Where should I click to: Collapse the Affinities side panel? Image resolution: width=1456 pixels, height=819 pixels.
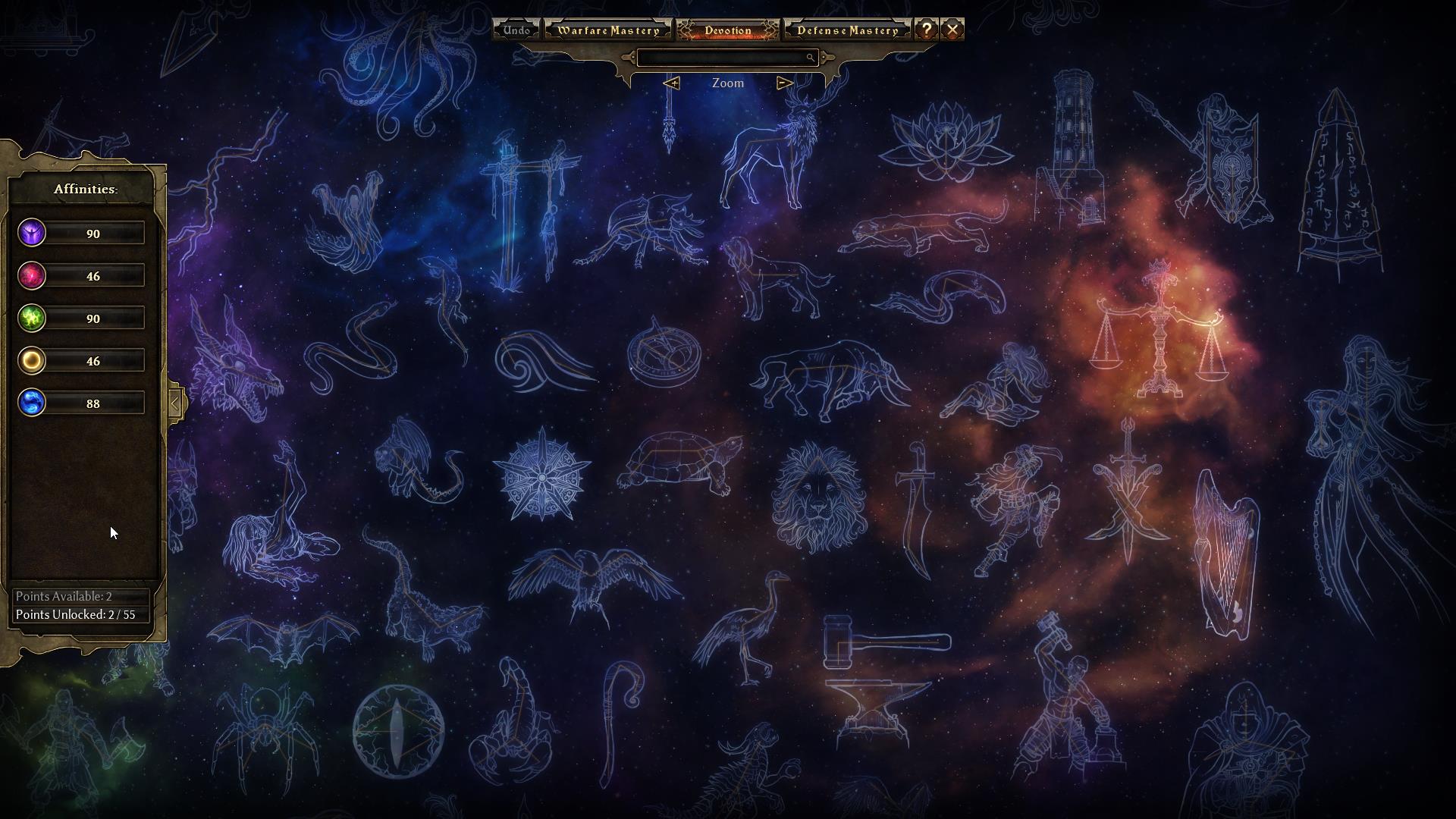pos(175,403)
